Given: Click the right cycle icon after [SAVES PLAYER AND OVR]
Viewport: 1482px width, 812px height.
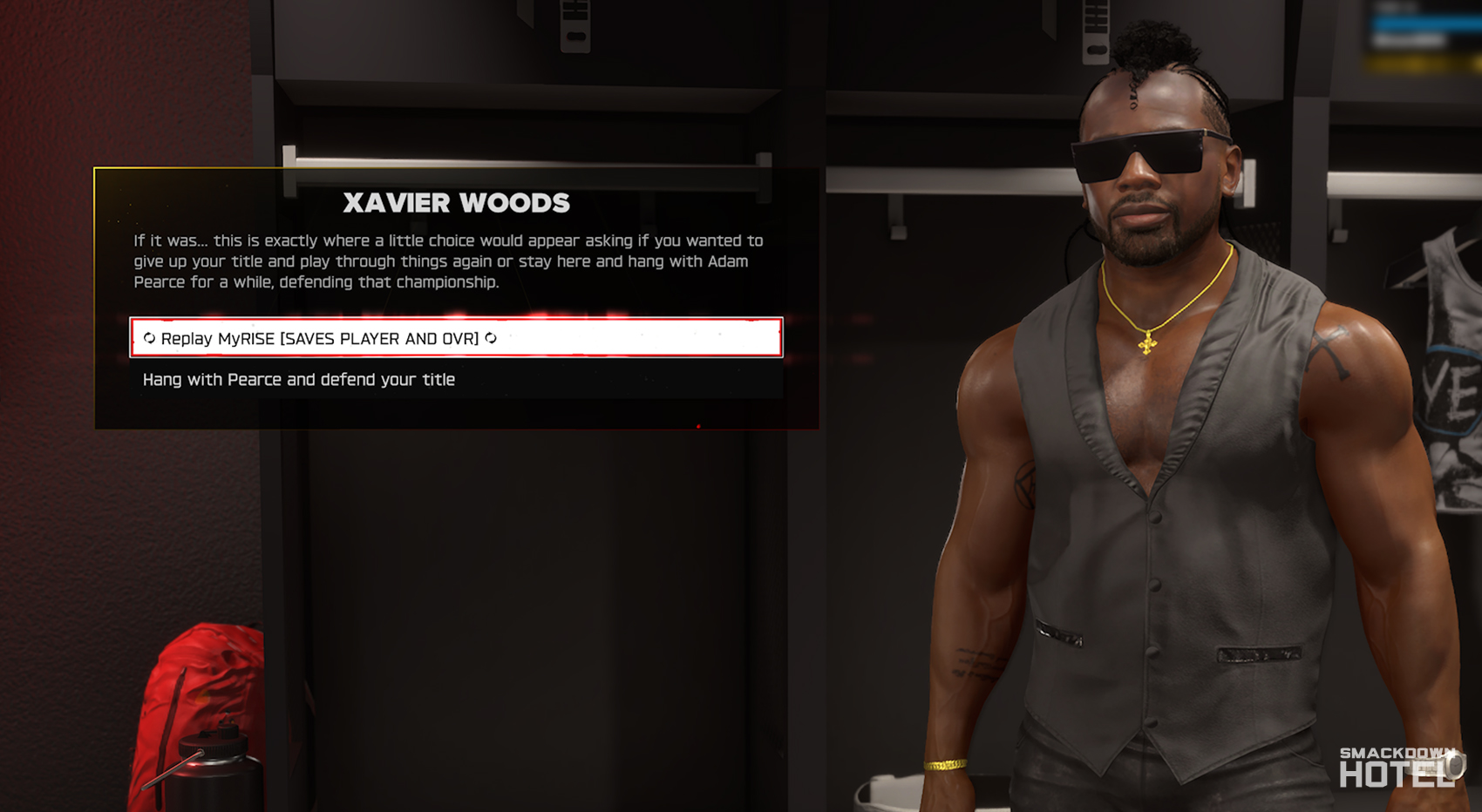Looking at the screenshot, I should tap(489, 339).
